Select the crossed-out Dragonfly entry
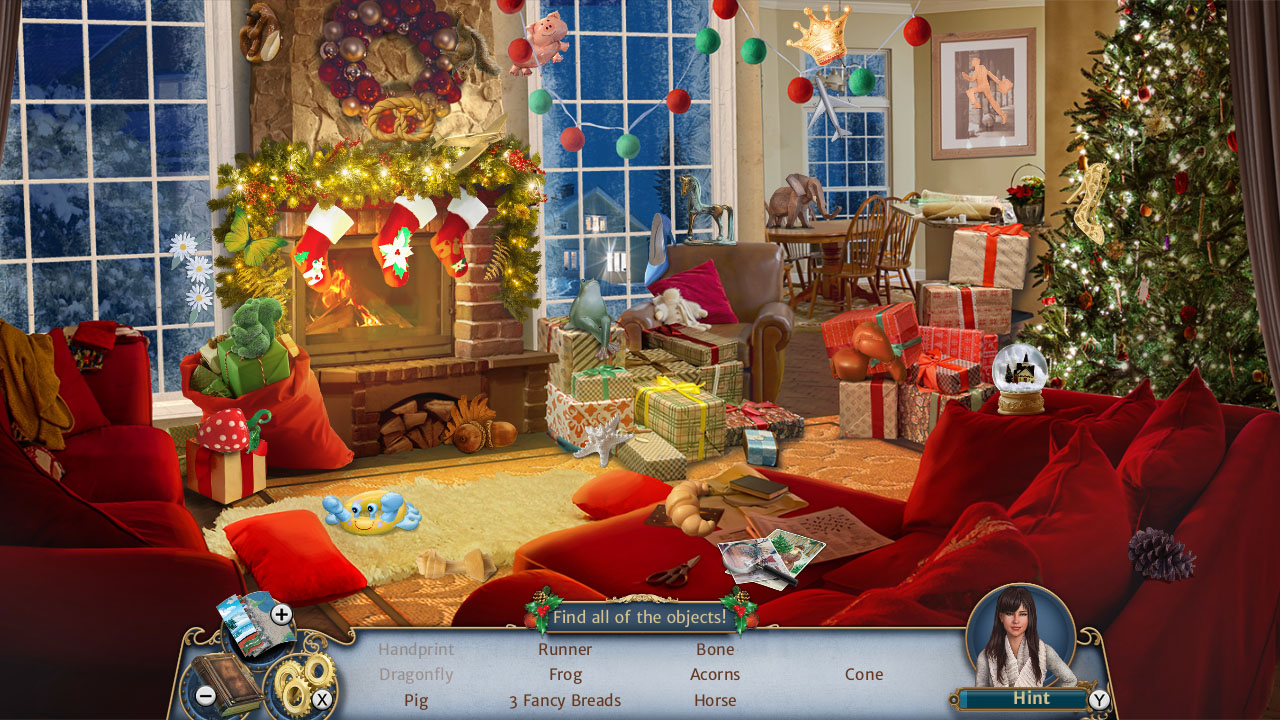This screenshot has width=1280, height=720. coord(416,674)
